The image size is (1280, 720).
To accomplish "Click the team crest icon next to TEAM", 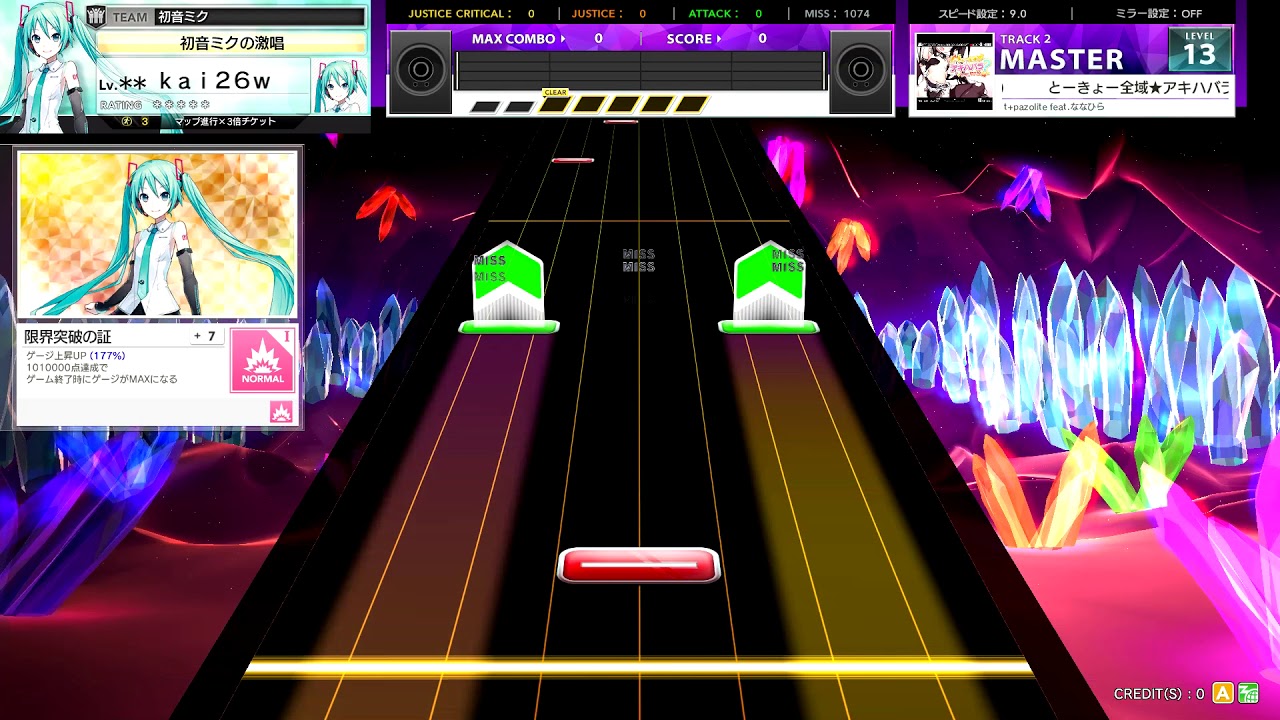I will (97, 16).
